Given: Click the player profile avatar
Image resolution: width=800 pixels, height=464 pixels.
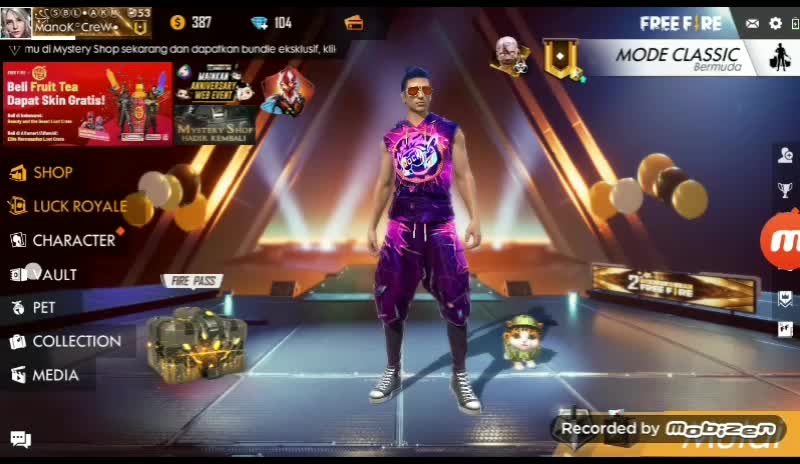Looking at the screenshot, I should [x=15, y=22].
